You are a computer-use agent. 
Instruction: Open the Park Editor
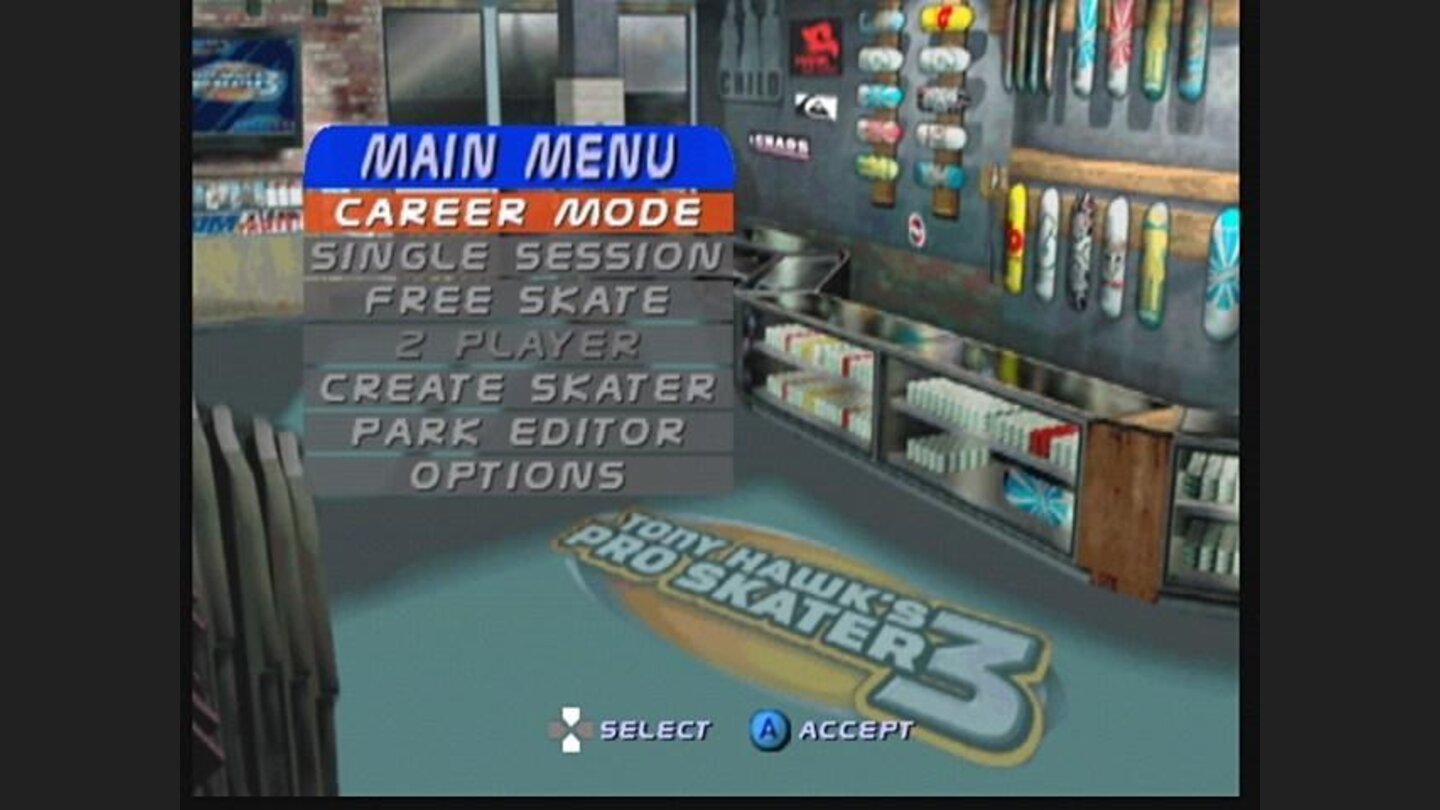pos(520,432)
